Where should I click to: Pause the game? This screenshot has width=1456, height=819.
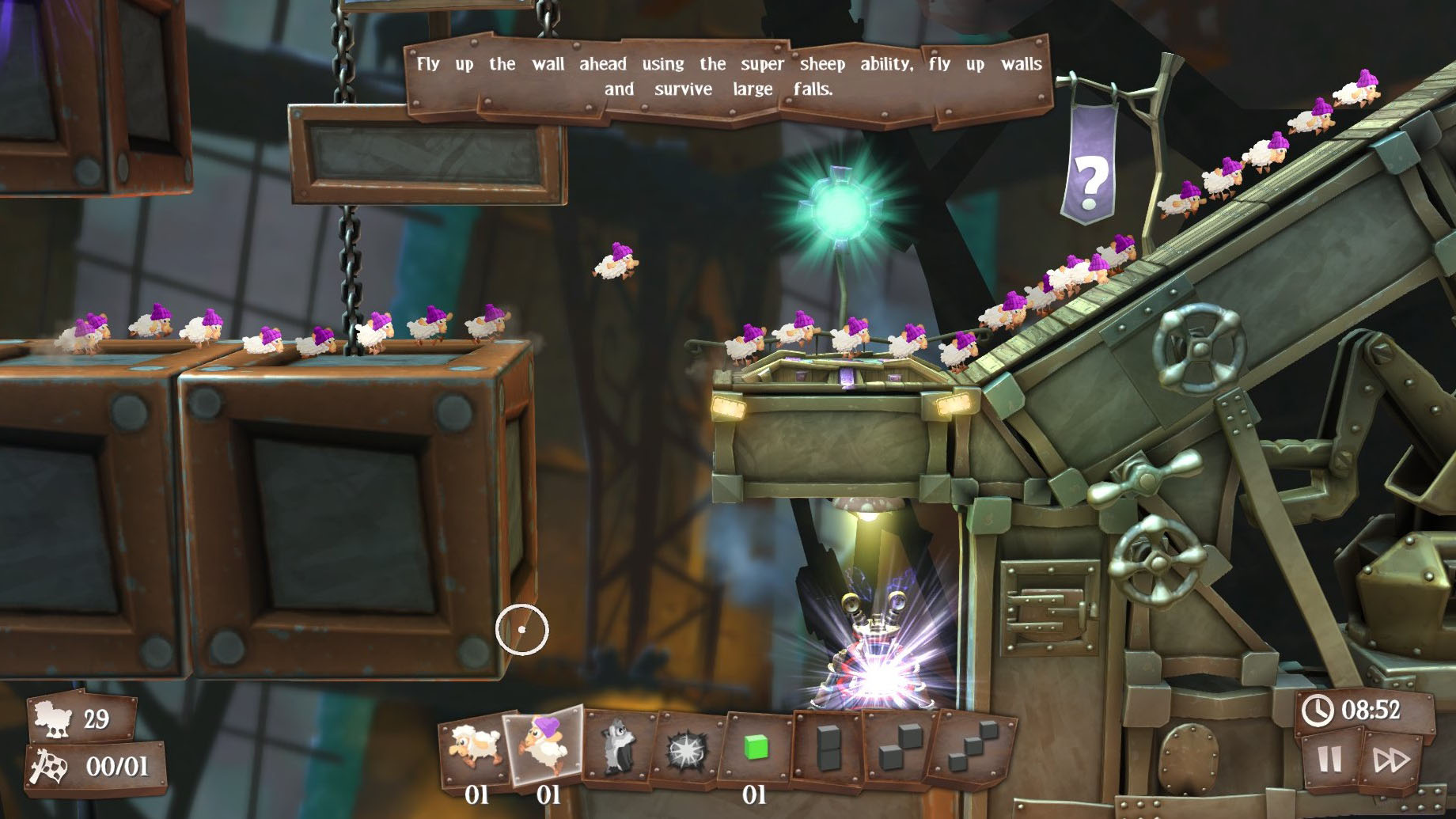[x=1329, y=760]
